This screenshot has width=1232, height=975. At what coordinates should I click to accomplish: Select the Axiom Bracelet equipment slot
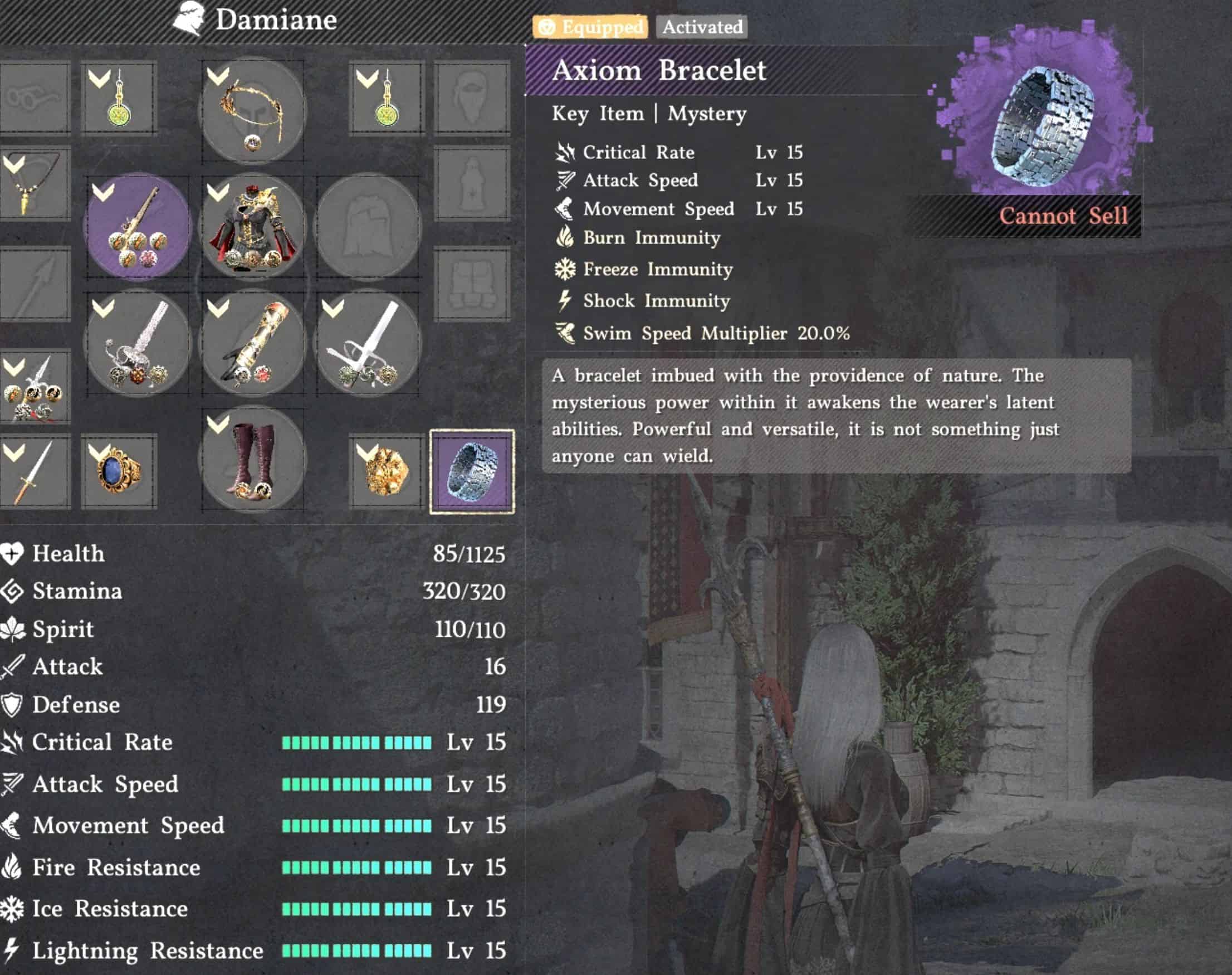point(472,471)
